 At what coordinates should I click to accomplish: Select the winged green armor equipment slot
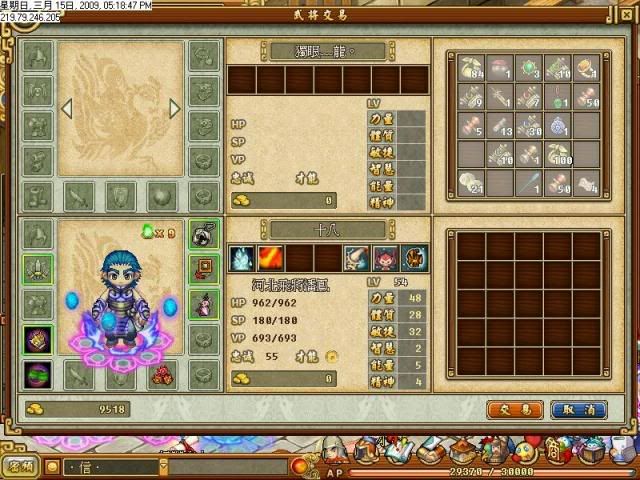coord(38,269)
